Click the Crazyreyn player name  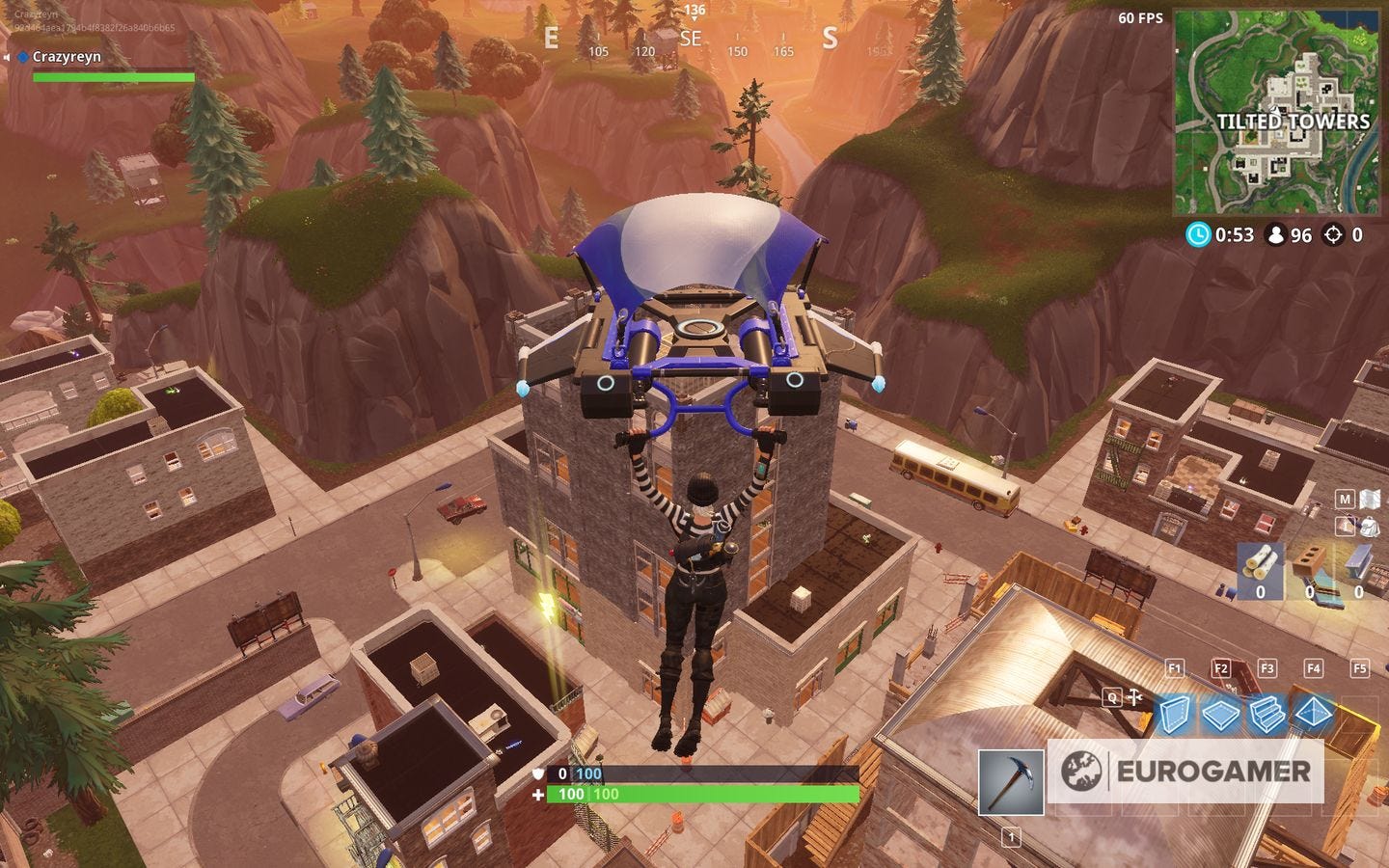point(68,57)
